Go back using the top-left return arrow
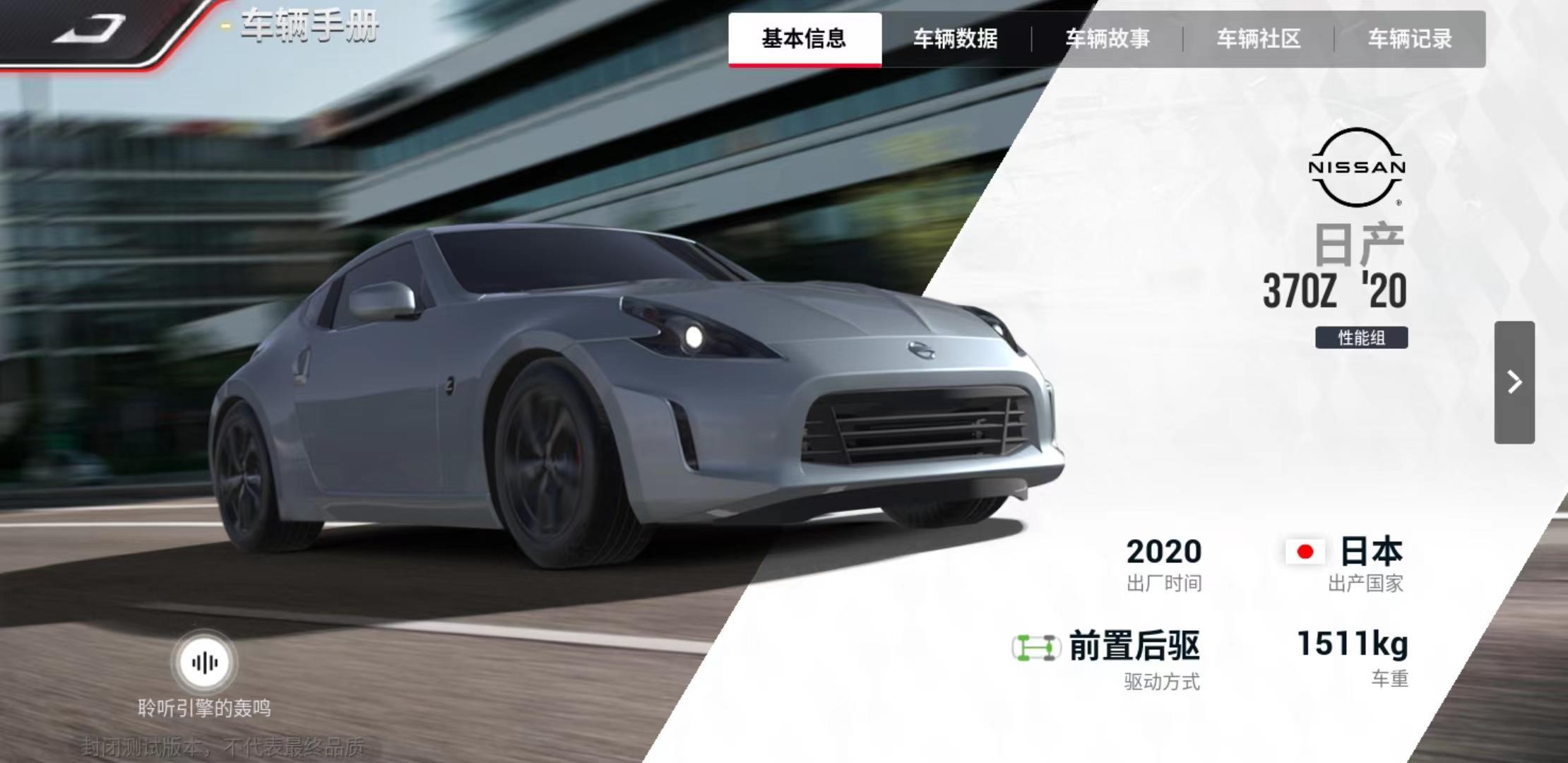1568x763 pixels. tap(89, 30)
